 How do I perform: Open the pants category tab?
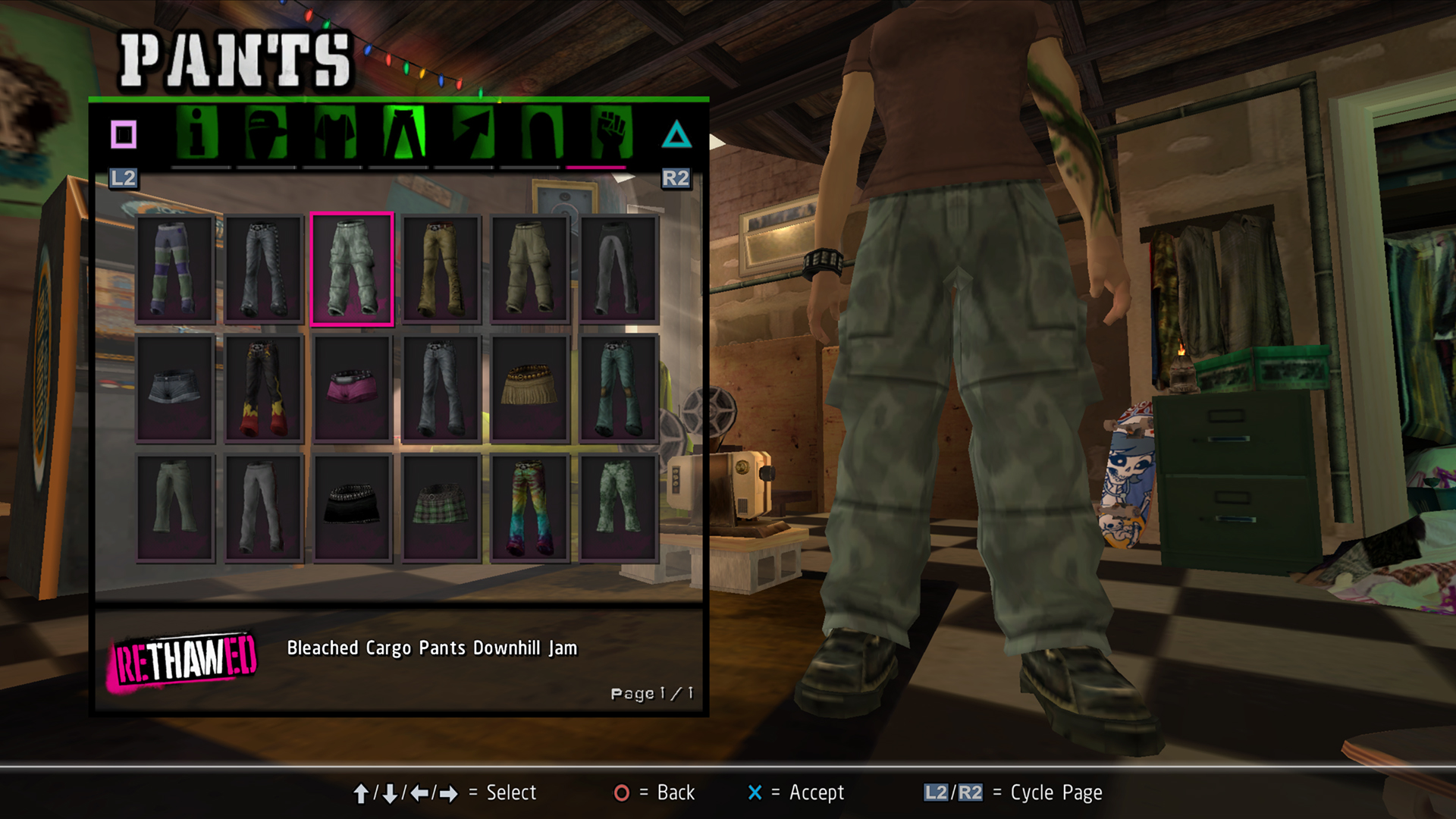[404, 133]
